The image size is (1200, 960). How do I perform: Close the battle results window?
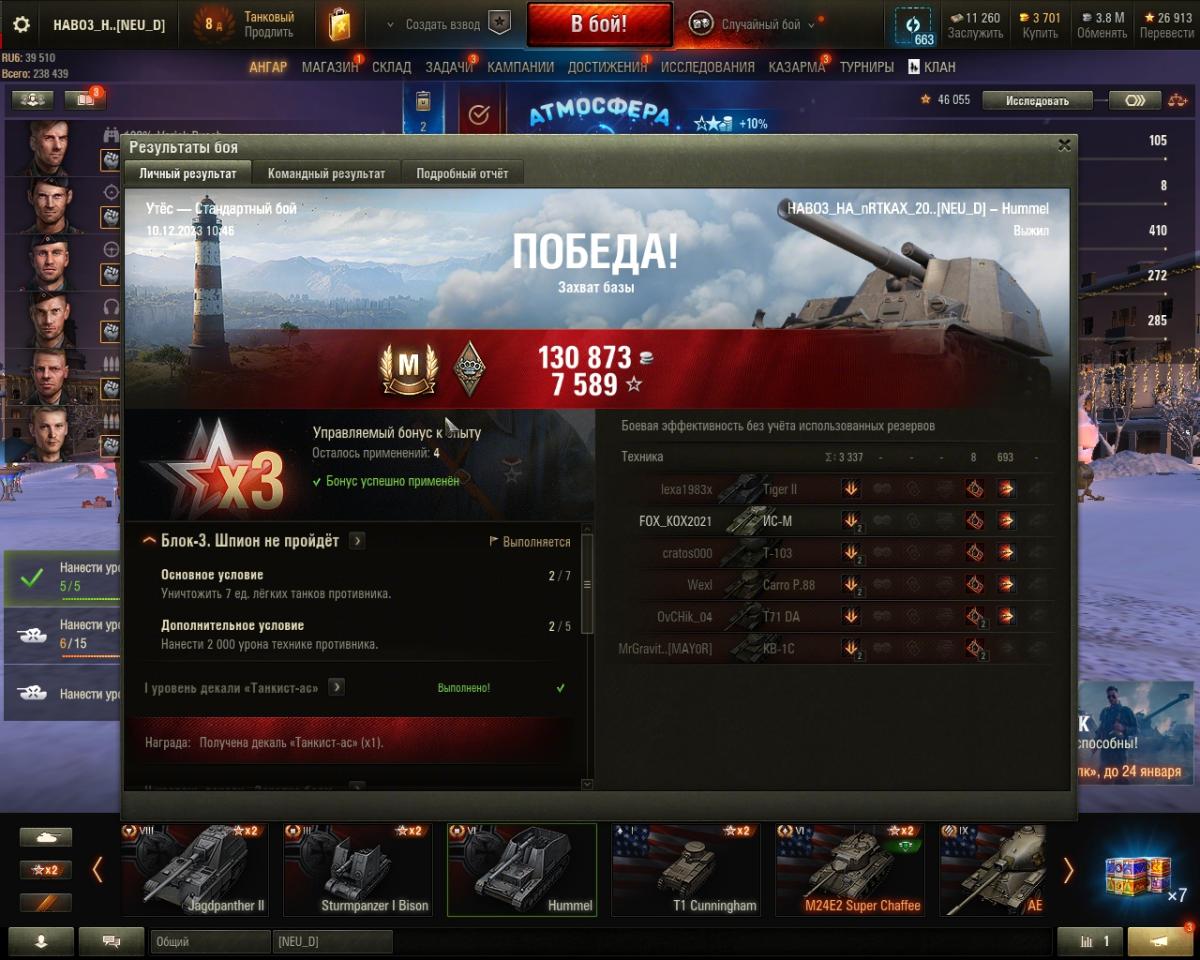[x=1064, y=145]
